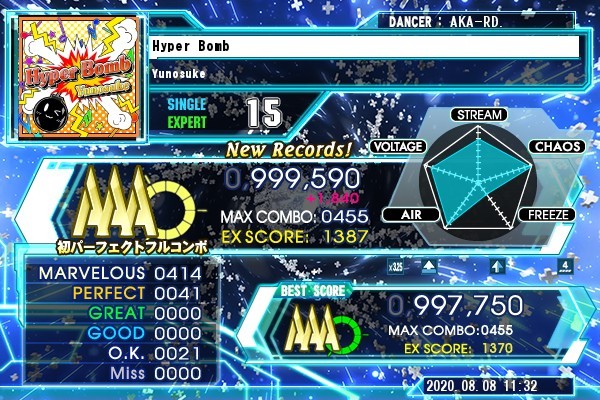
Task: Select the option icon showing number 4
Action: coord(565,267)
